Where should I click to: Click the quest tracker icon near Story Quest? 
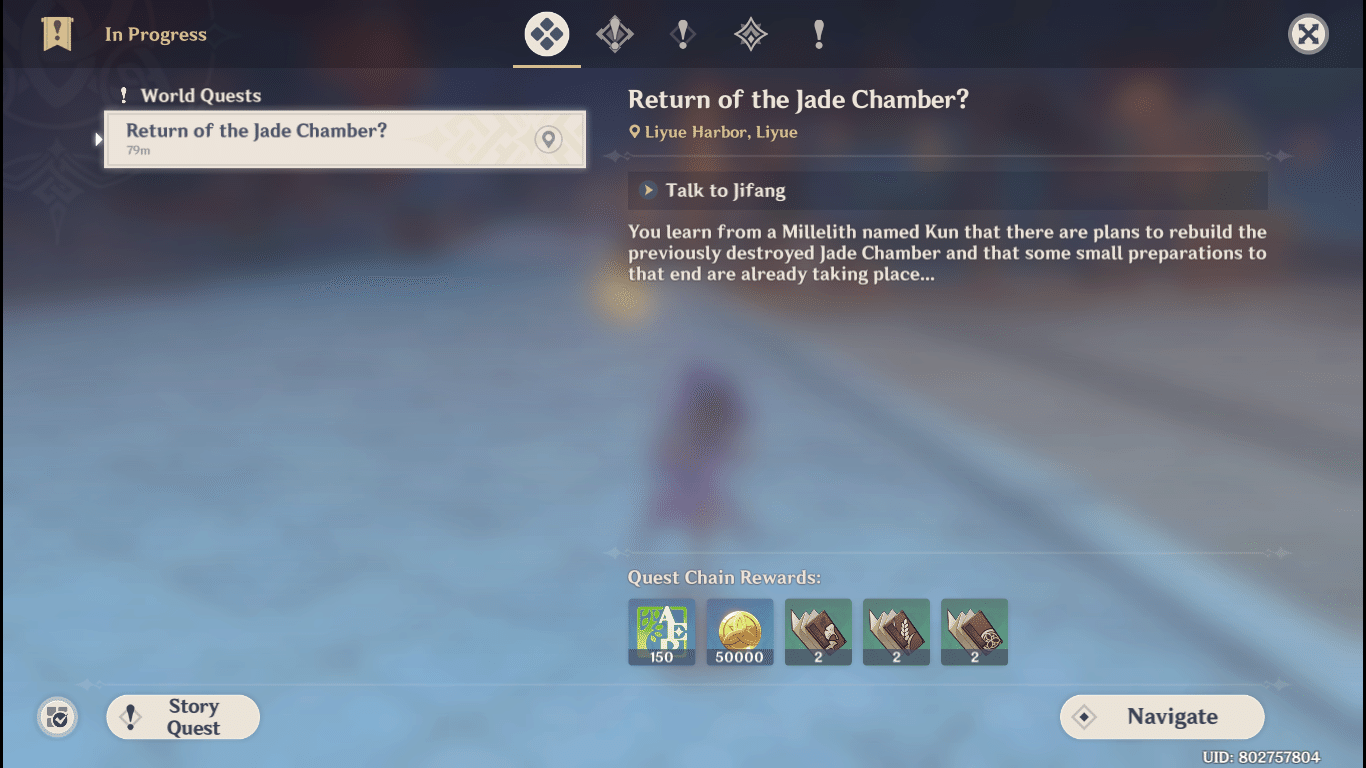pyautogui.click(x=57, y=717)
